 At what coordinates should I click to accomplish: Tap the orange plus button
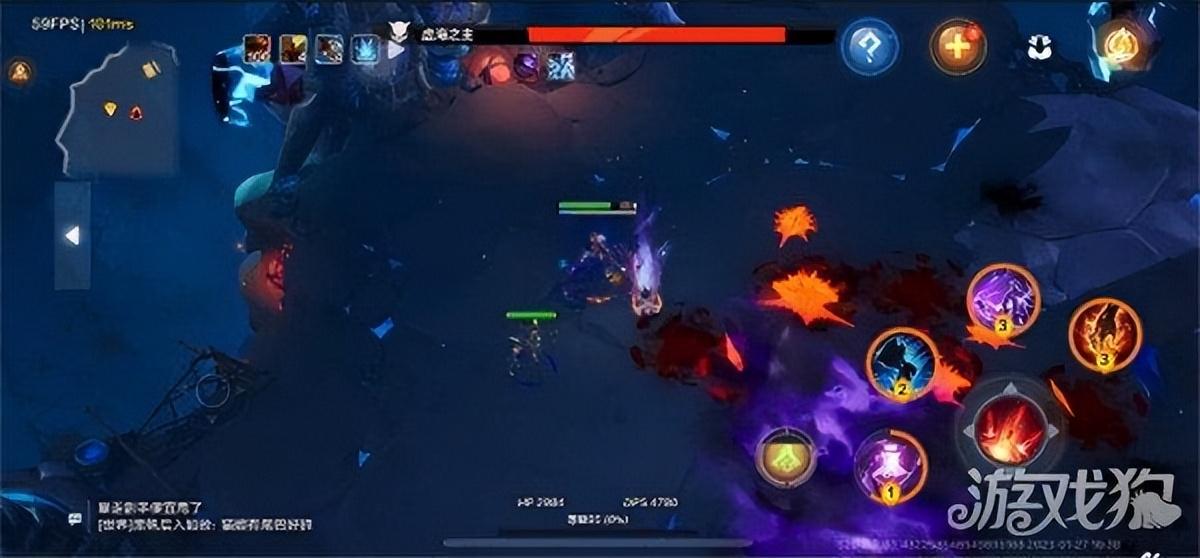[x=958, y=46]
